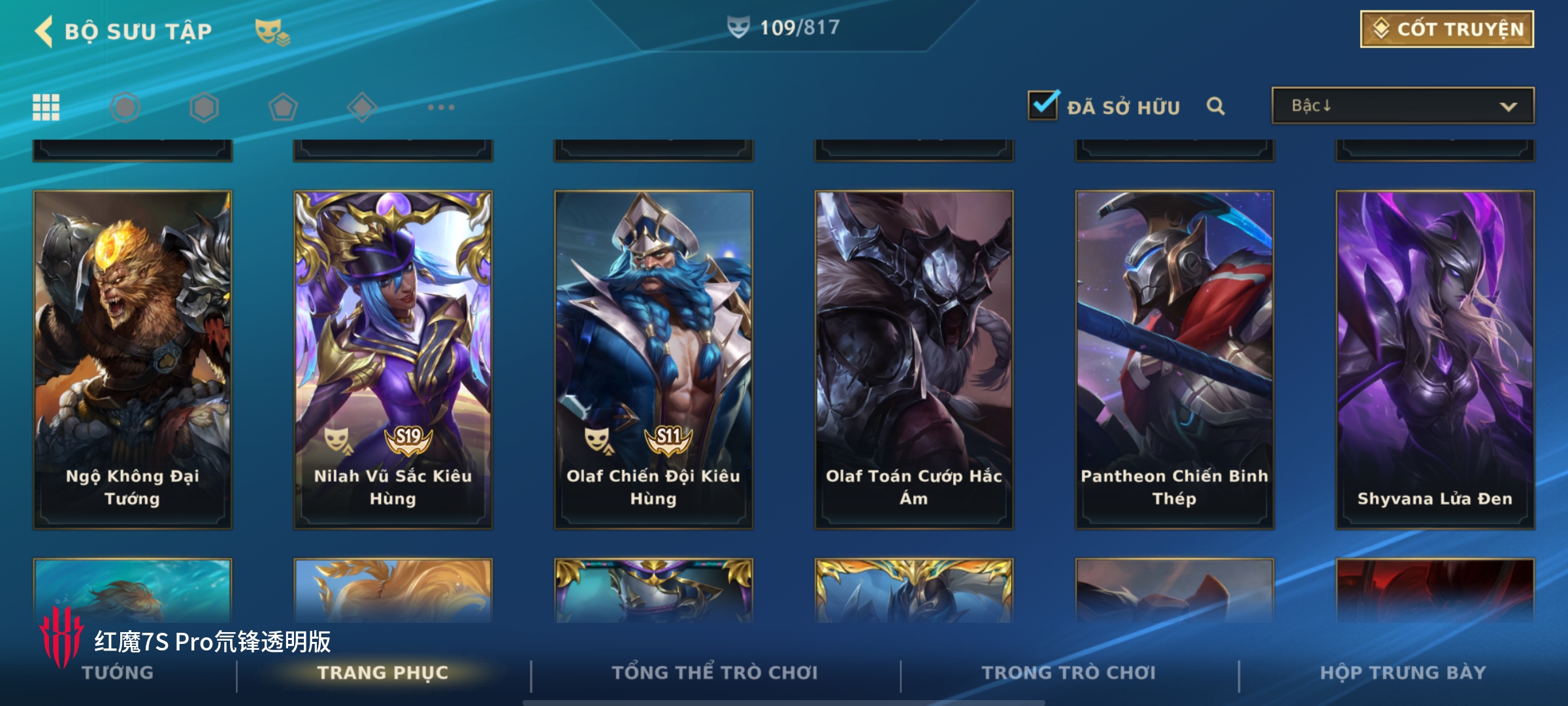Select the Olaf Toán Cướp Hắc Ám skin

pos(913,360)
